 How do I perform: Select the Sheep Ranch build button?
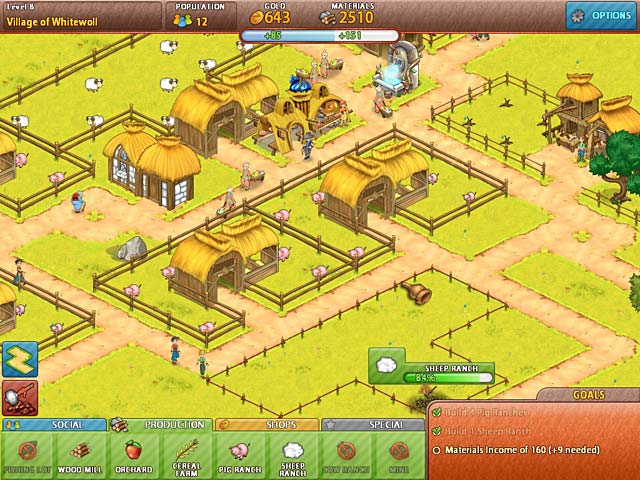click(293, 455)
